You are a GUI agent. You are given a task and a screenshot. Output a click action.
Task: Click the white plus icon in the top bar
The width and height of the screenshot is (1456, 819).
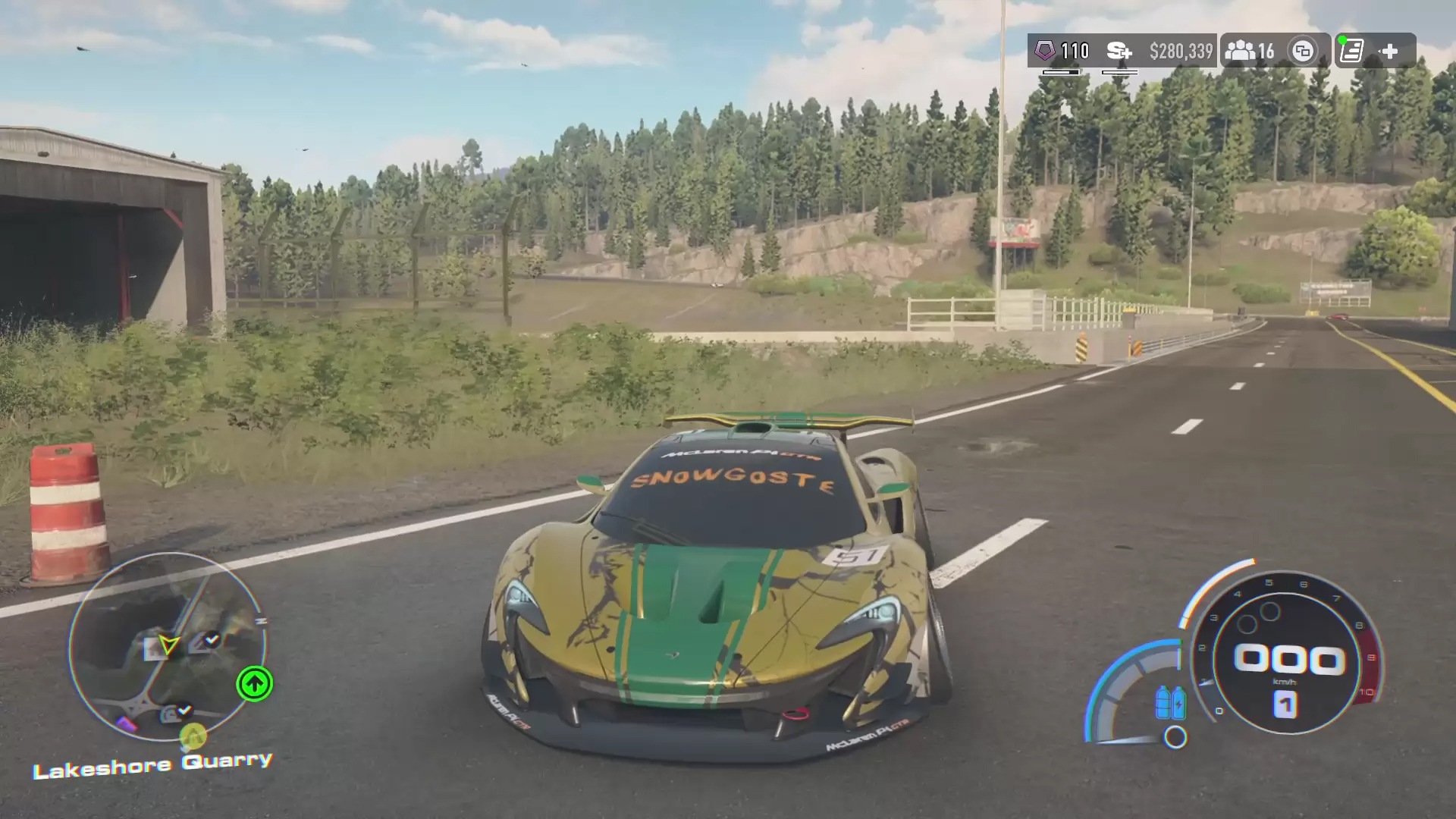(1389, 51)
